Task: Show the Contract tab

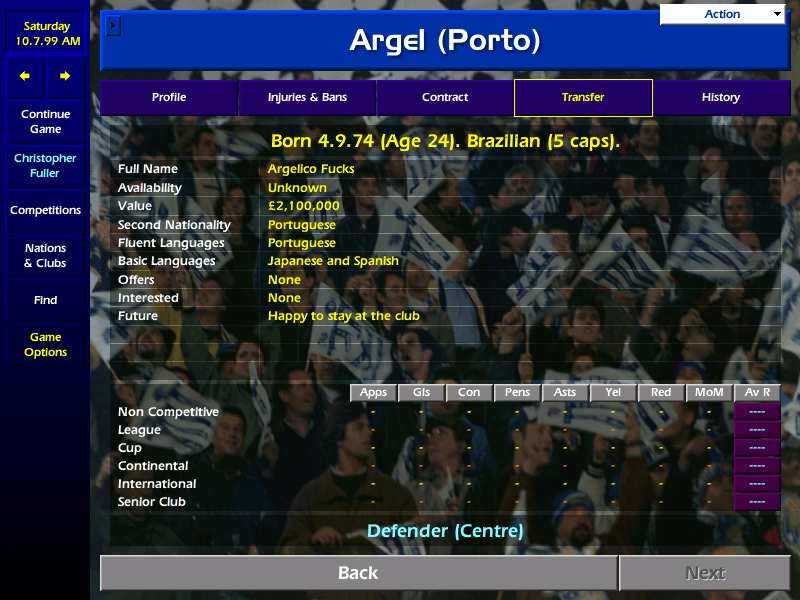Action: (x=445, y=98)
